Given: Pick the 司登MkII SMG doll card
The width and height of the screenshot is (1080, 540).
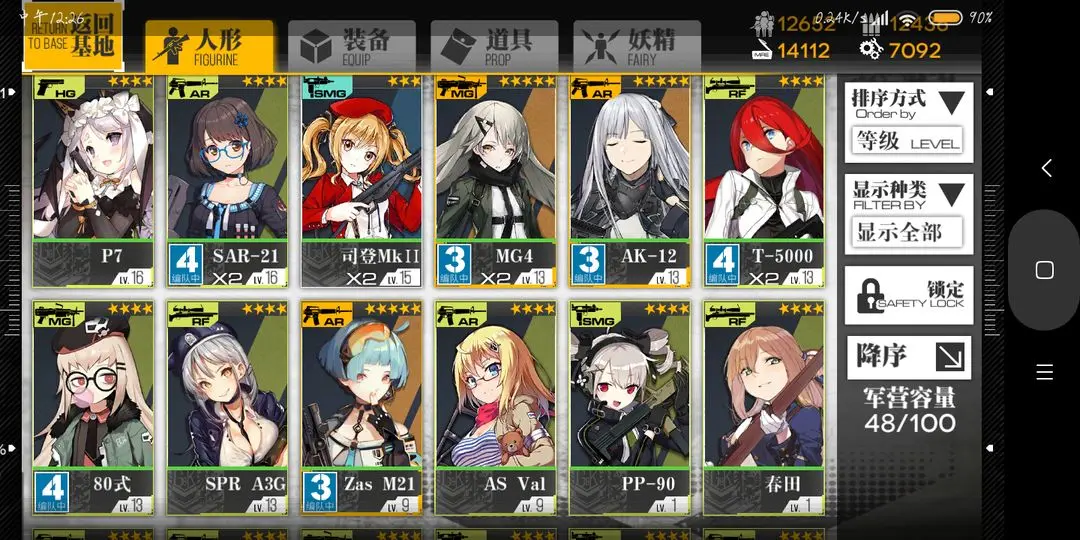Looking at the screenshot, I should 362,180.
